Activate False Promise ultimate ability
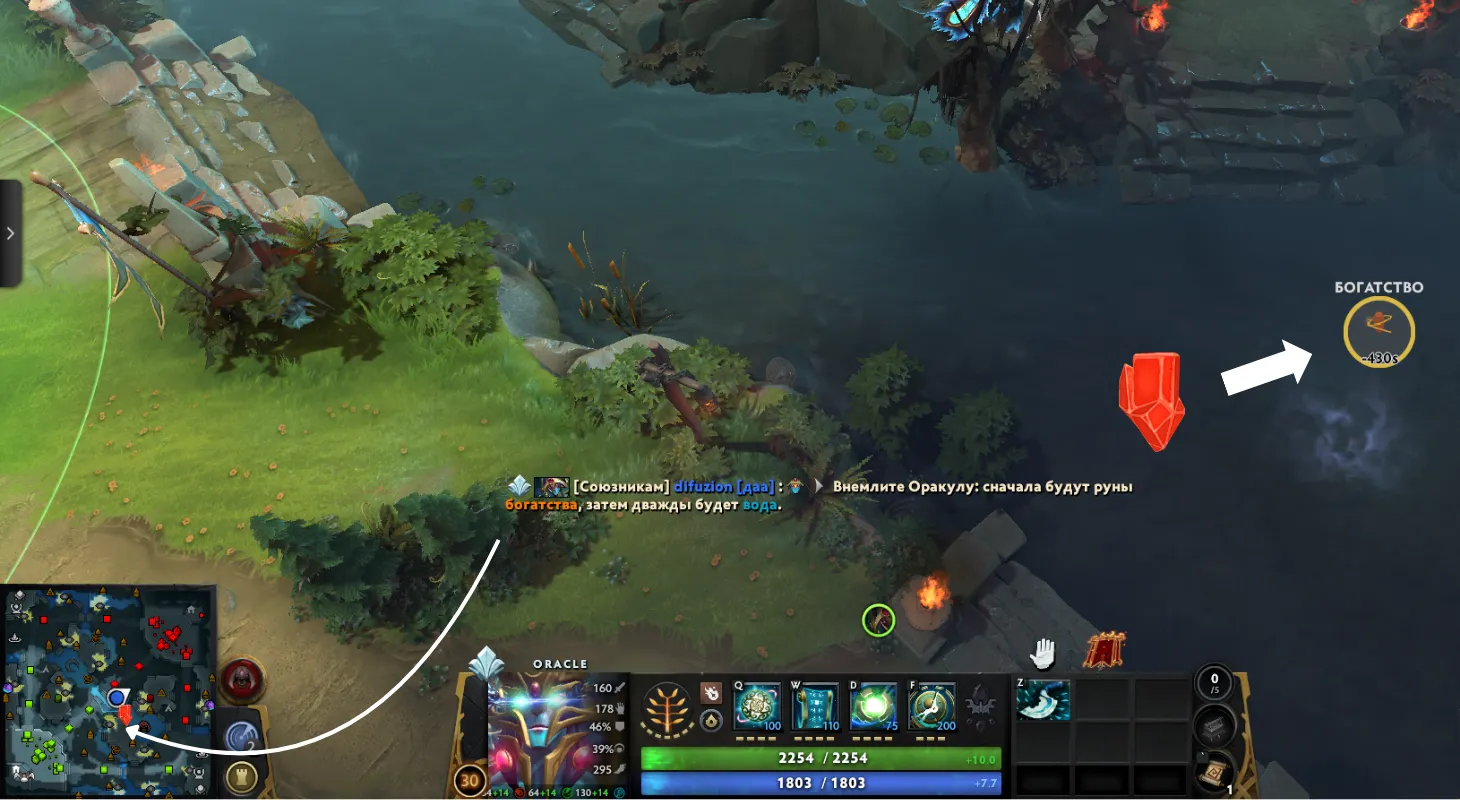 [932, 707]
